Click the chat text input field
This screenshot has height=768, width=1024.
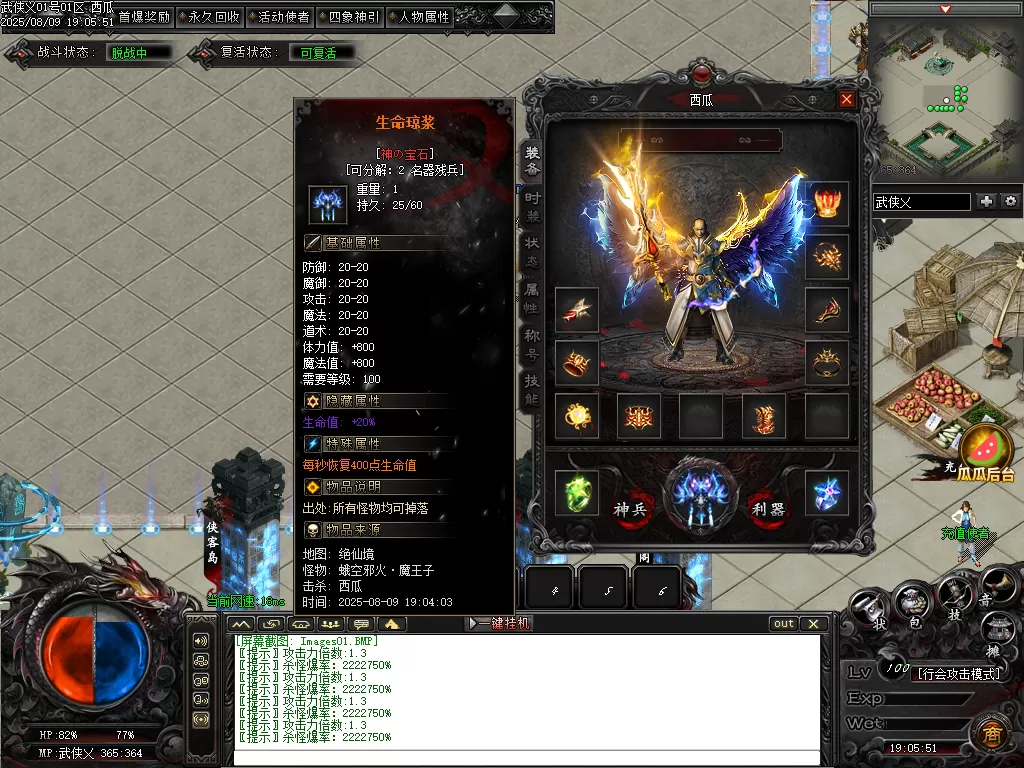530,757
